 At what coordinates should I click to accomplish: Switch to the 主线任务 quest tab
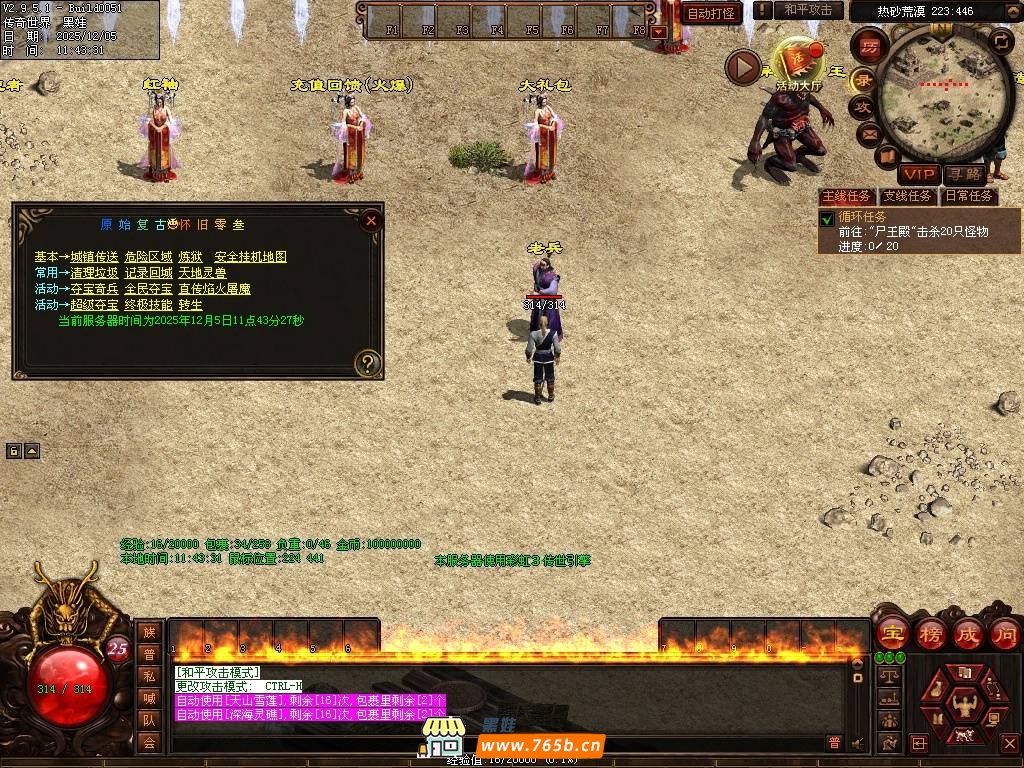coord(846,196)
